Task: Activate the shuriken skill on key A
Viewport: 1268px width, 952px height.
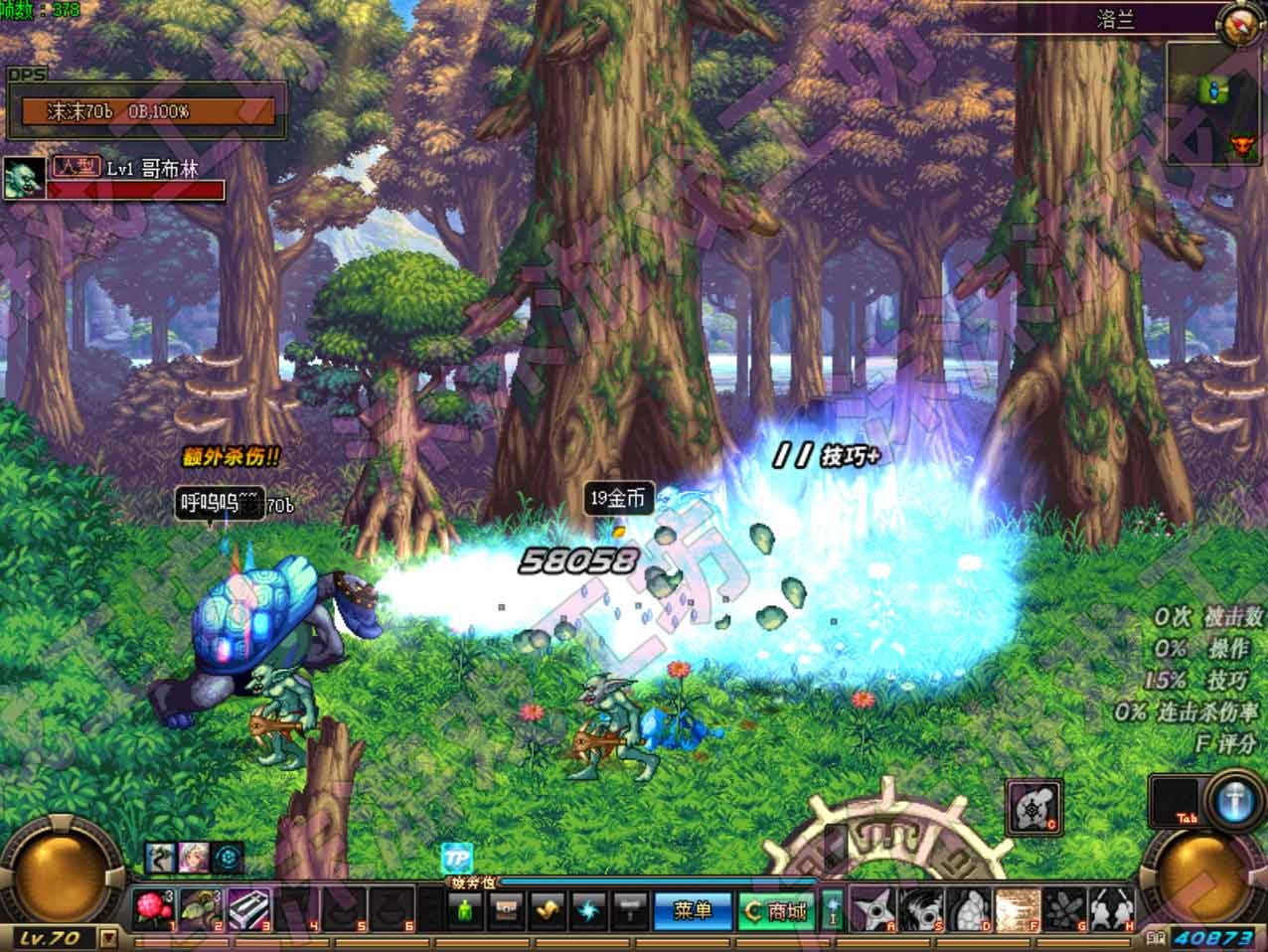Action: (873, 909)
